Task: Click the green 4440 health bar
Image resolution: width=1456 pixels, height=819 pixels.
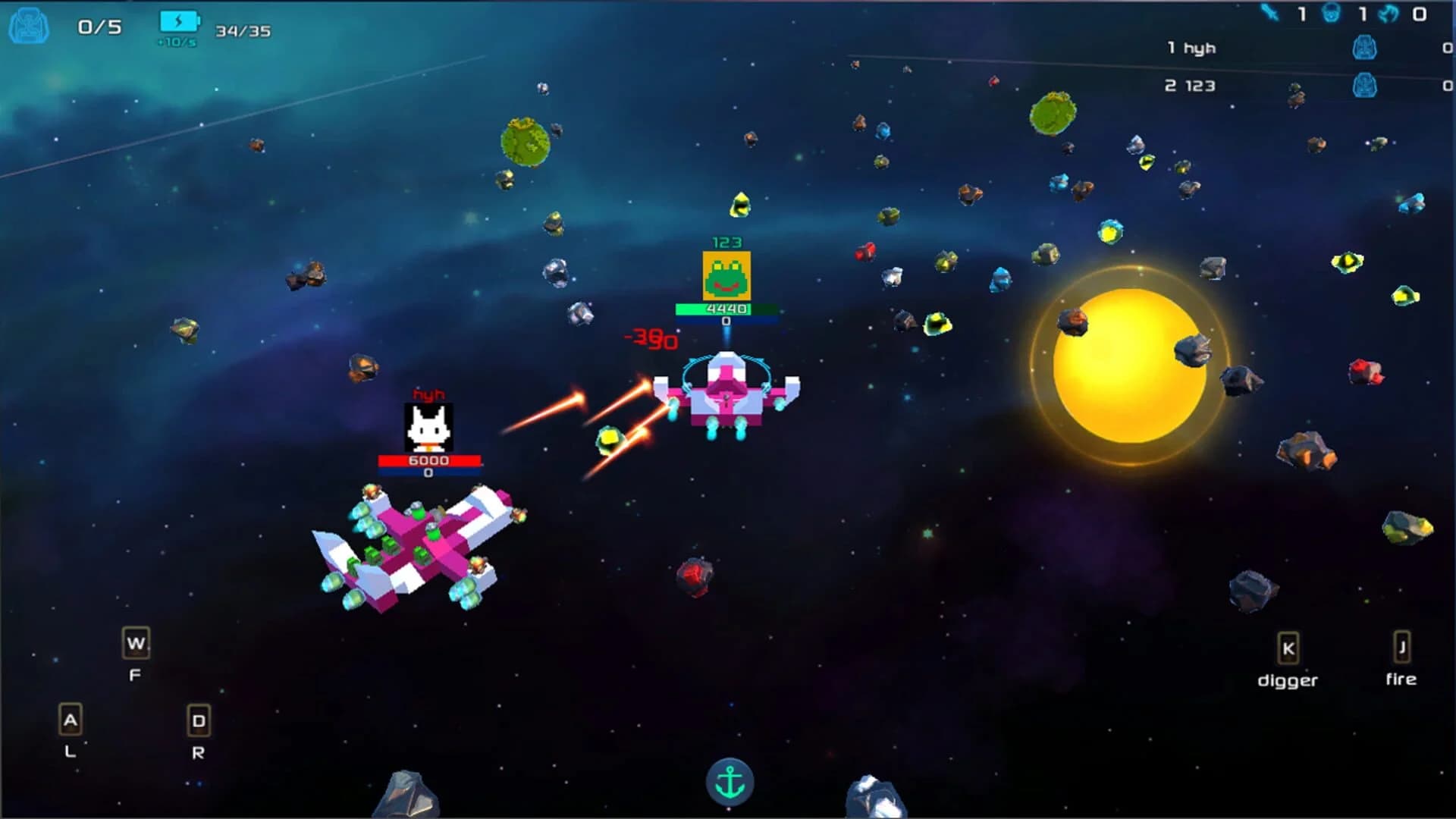Action: (x=726, y=310)
